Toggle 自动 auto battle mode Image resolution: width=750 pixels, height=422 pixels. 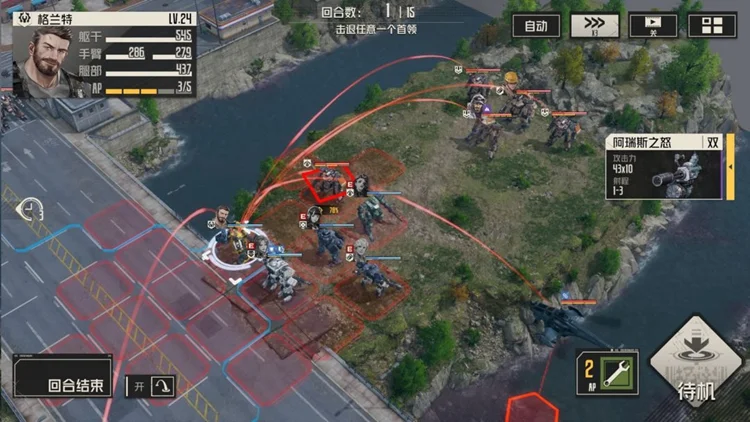tap(536, 26)
